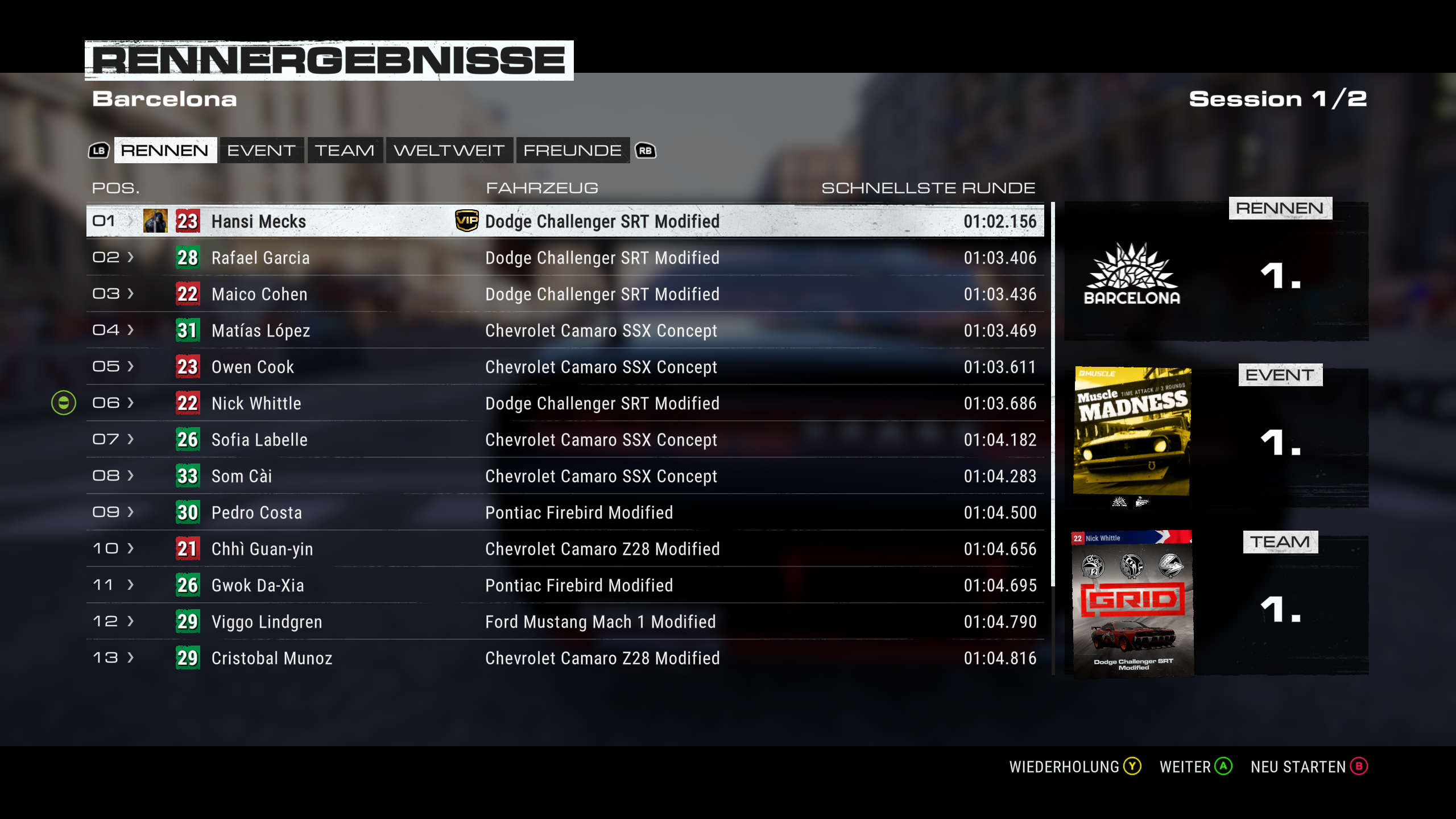Select Nick Whittle's red number 22 plate

pyautogui.click(x=188, y=403)
